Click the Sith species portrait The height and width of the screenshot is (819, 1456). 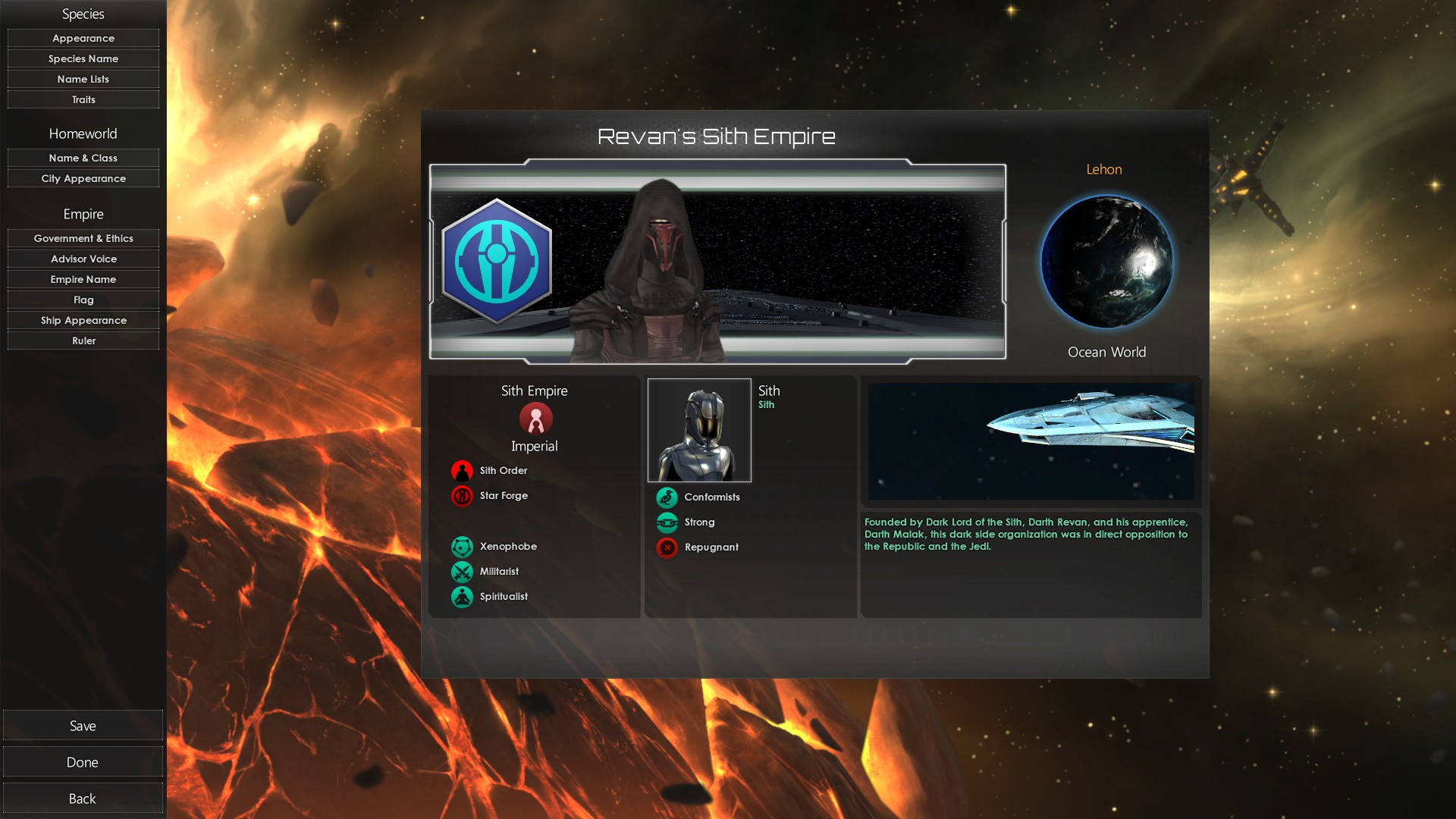(699, 431)
